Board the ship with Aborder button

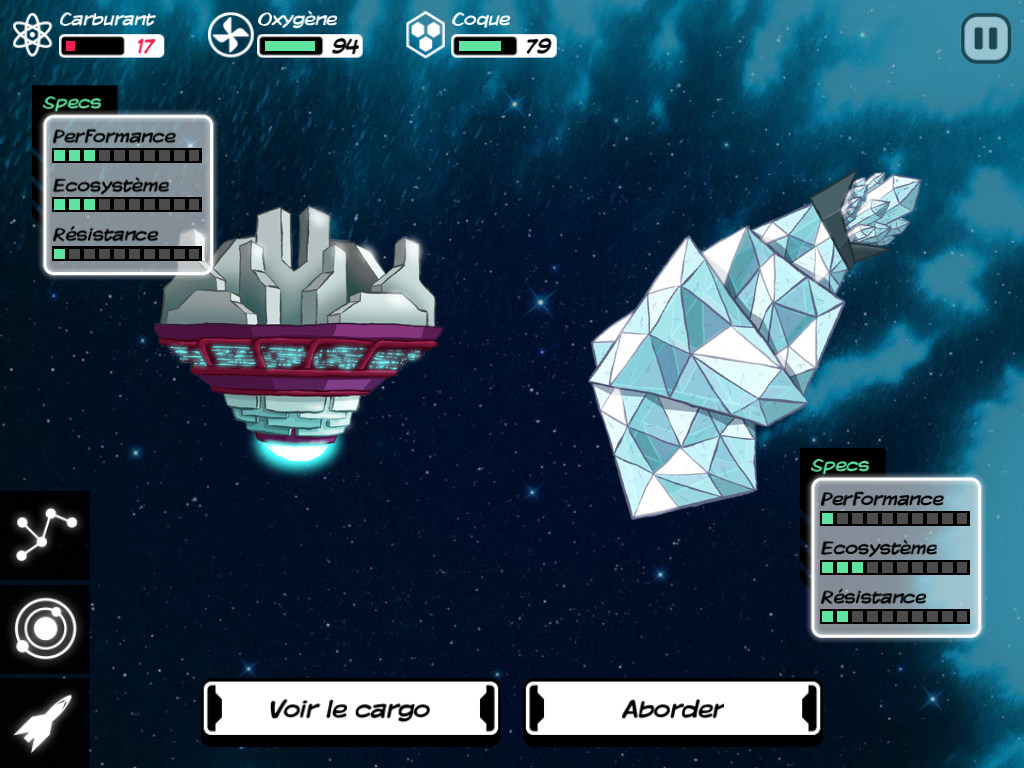click(672, 710)
